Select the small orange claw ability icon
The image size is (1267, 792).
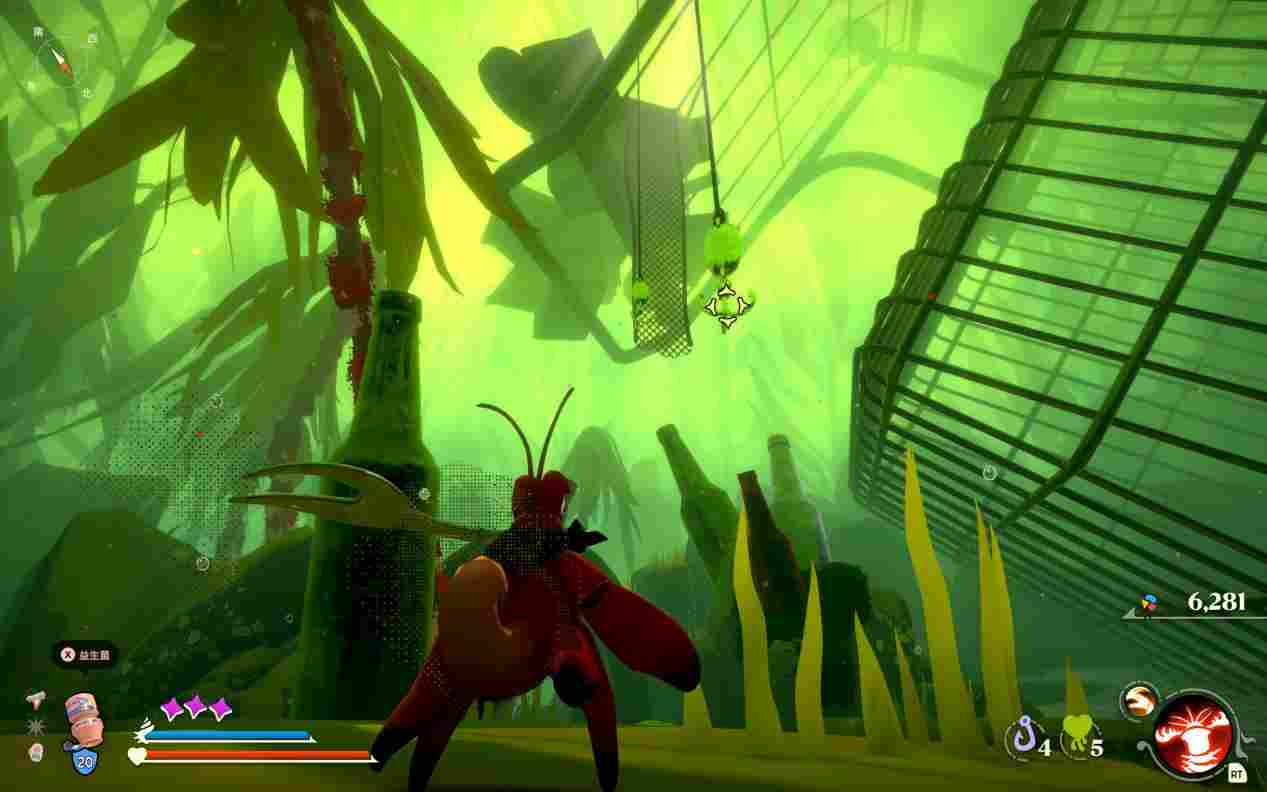pos(1138,700)
